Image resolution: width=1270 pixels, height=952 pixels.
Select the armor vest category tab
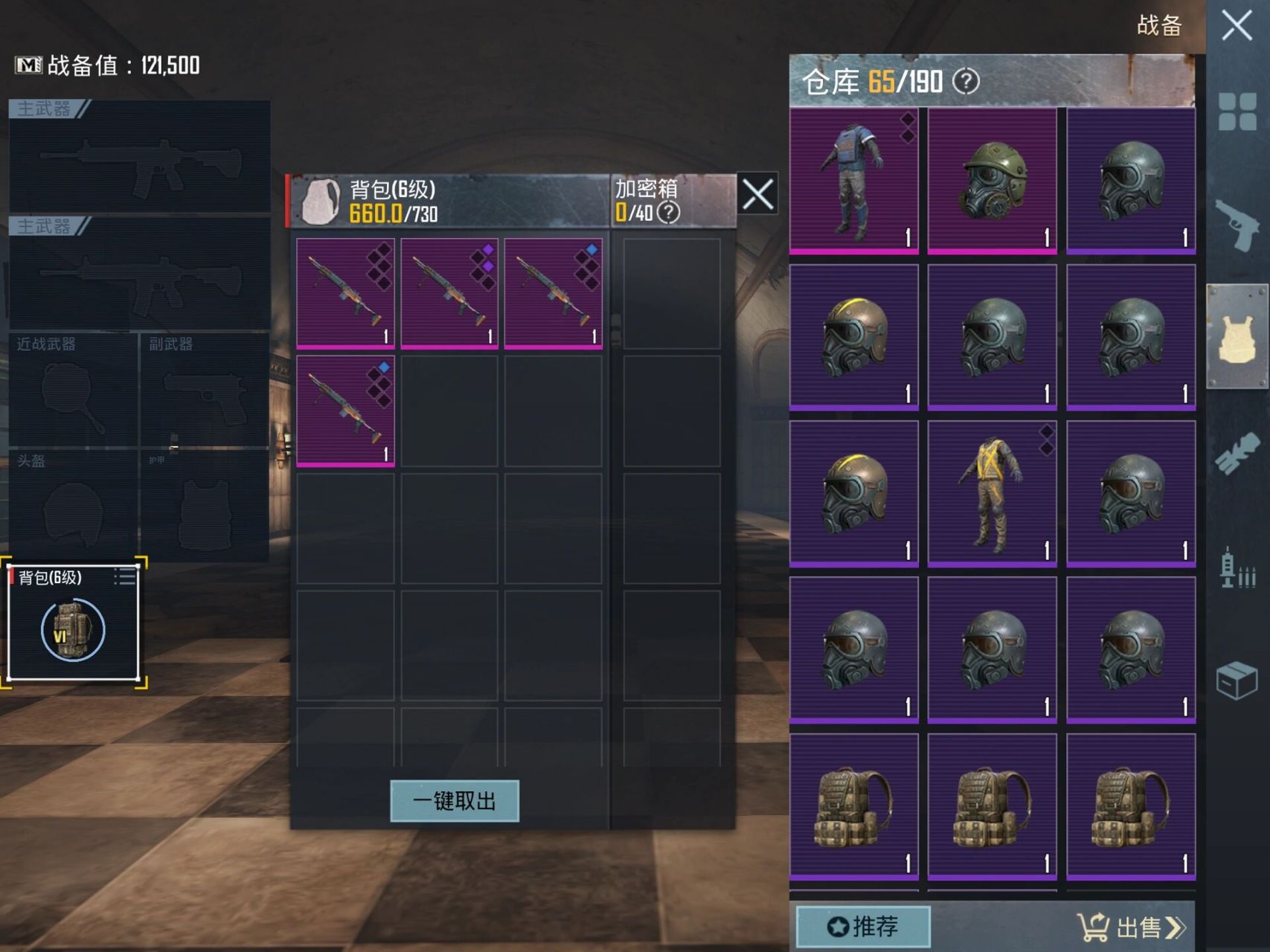[1237, 337]
